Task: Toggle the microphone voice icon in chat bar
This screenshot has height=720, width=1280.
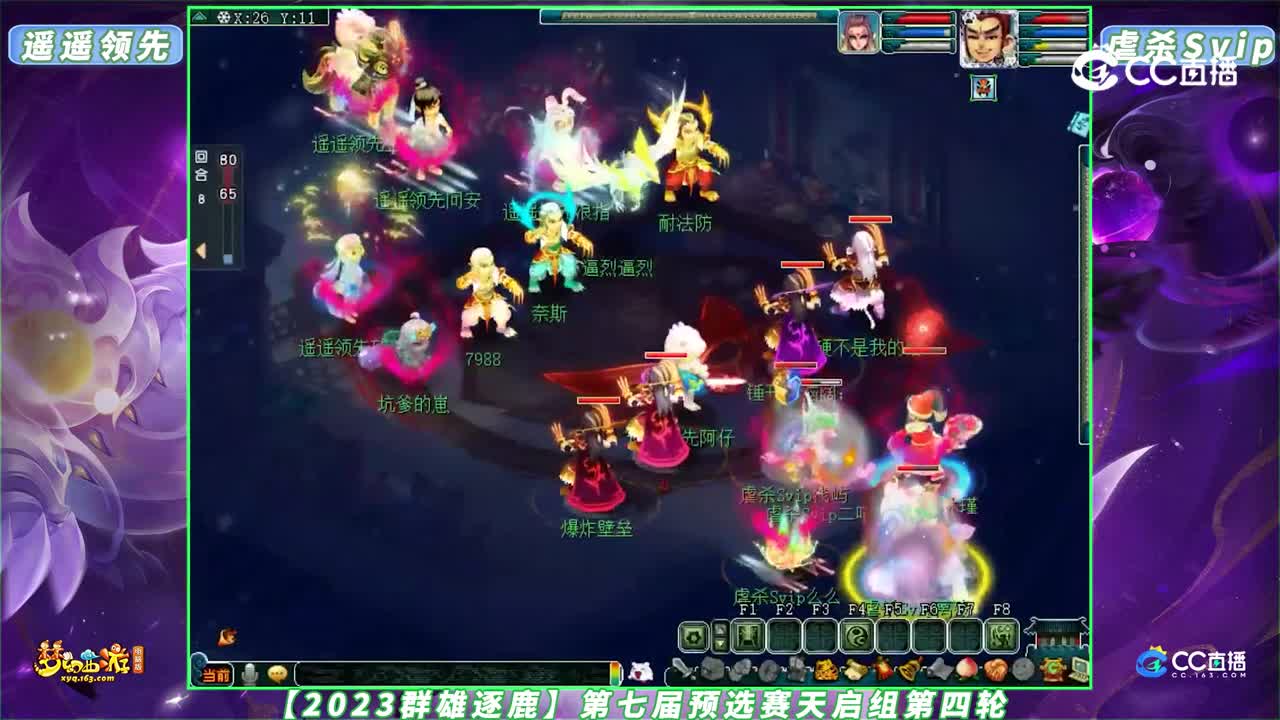Action: coord(250,674)
